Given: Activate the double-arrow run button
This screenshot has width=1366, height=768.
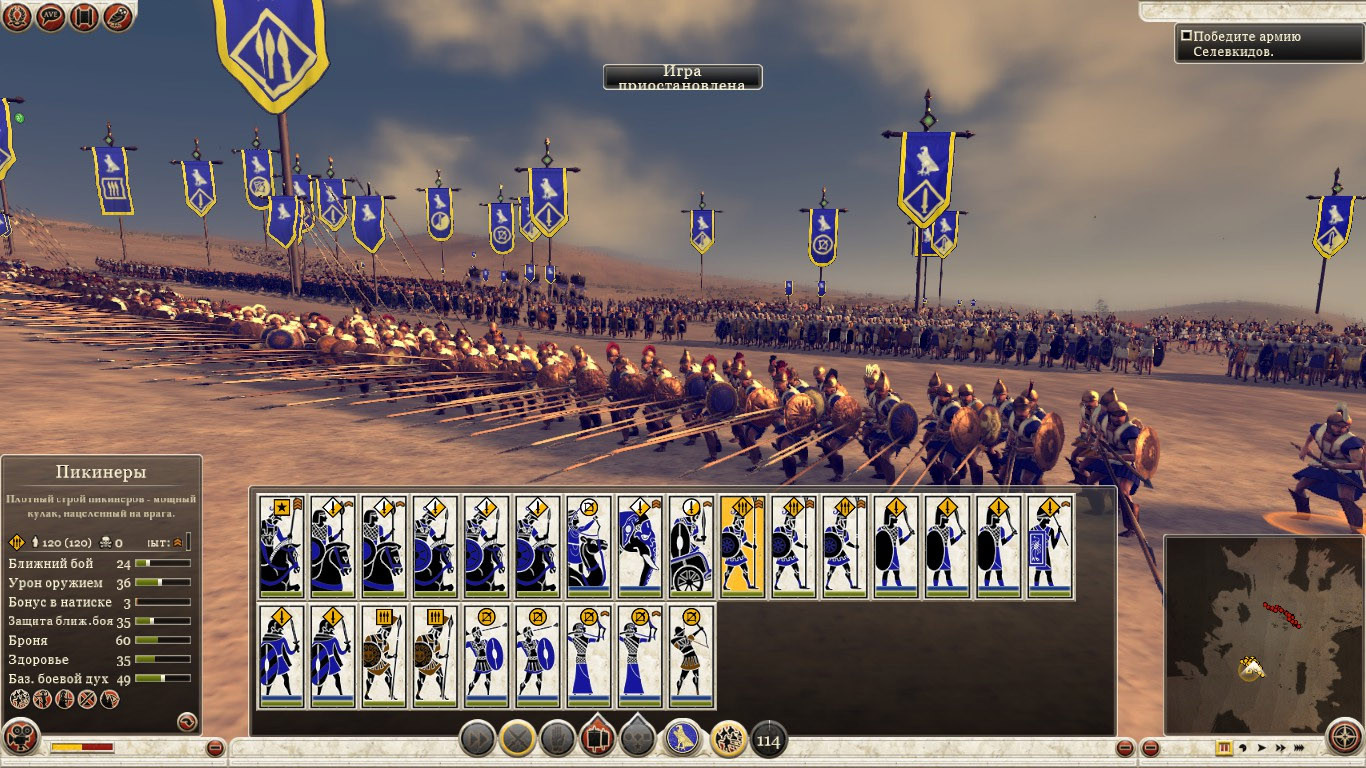Looking at the screenshot, I should (x=478, y=740).
